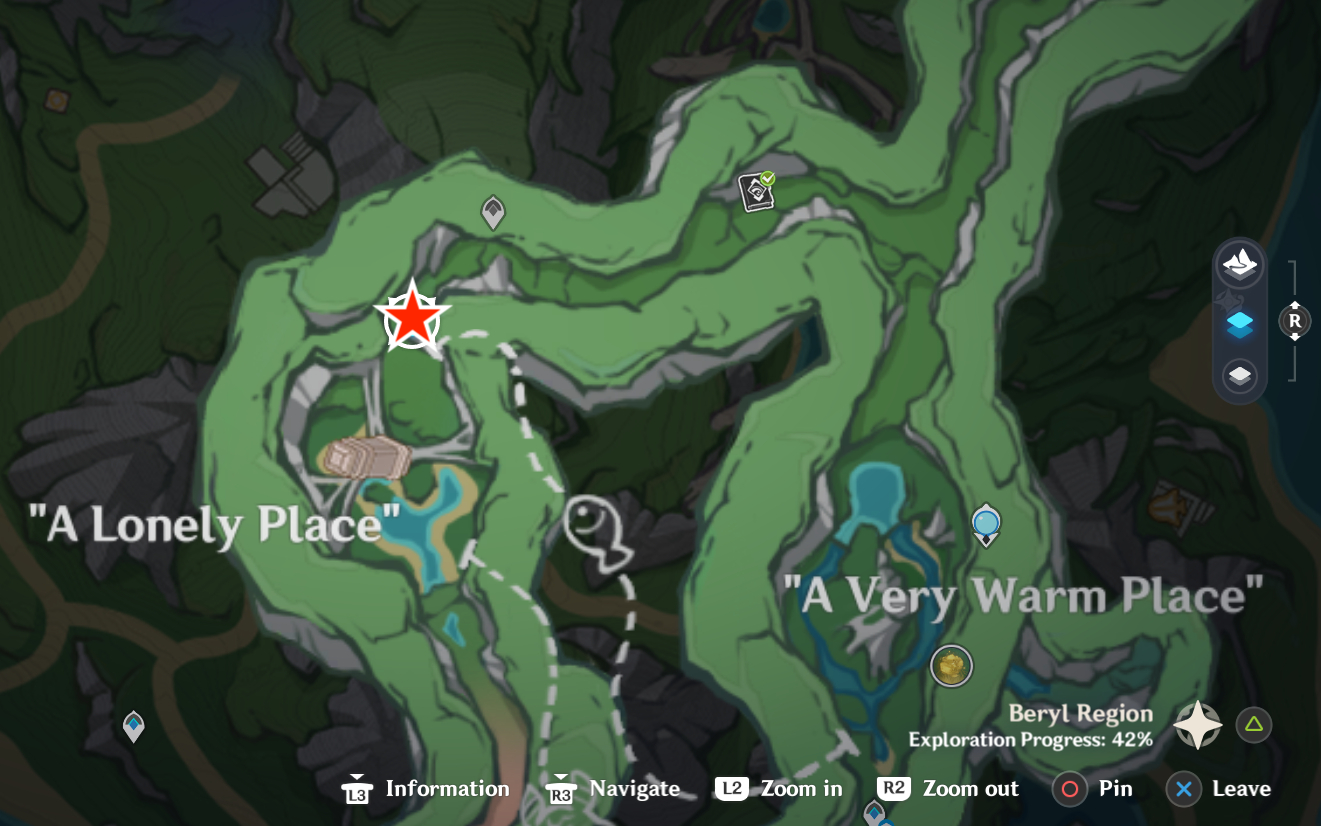Viewport: 1321px width, 826px height.
Task: Select the teleport waypoint on the northern path
Action: point(493,212)
